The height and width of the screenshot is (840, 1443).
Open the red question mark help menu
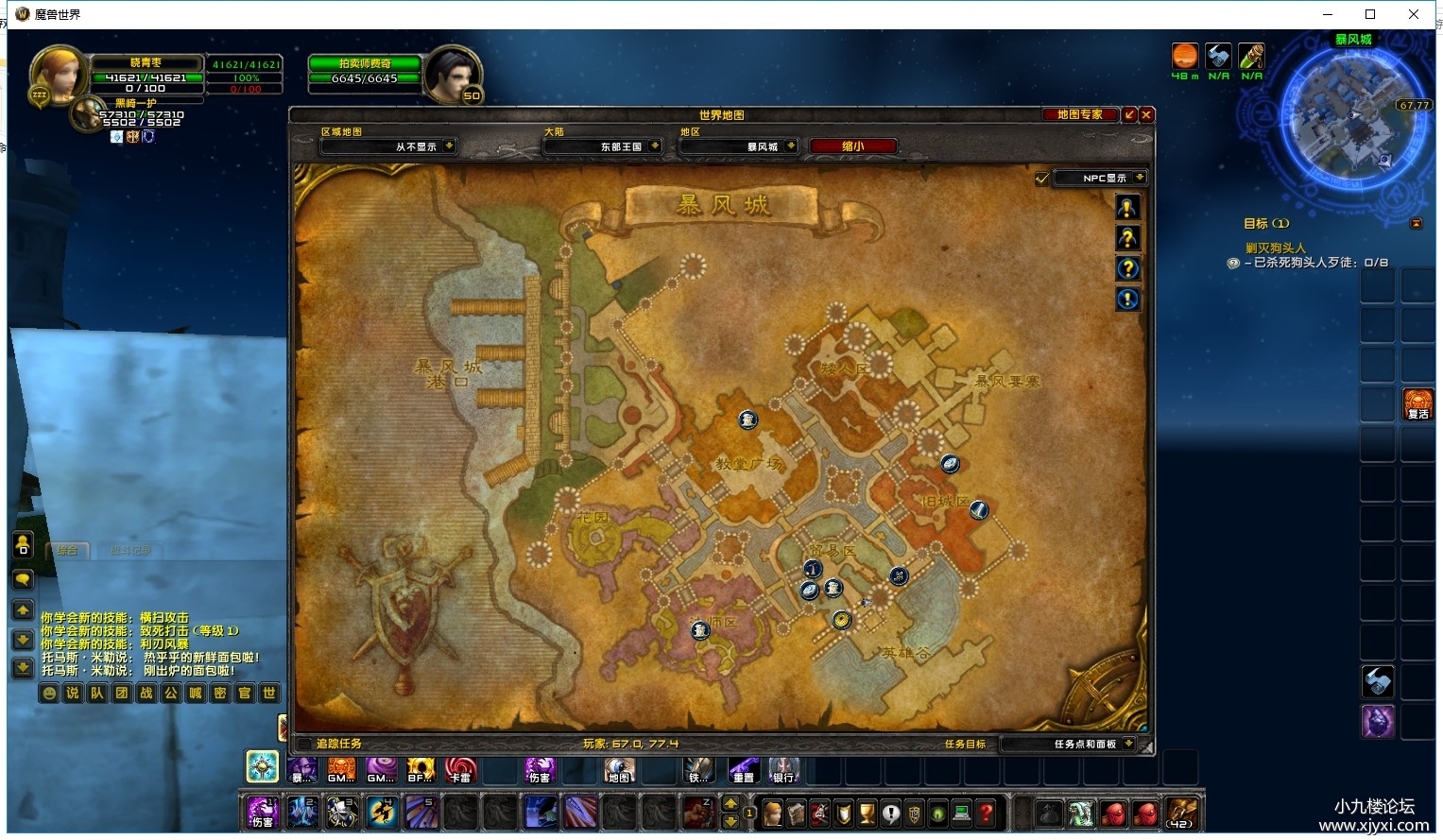point(986,813)
